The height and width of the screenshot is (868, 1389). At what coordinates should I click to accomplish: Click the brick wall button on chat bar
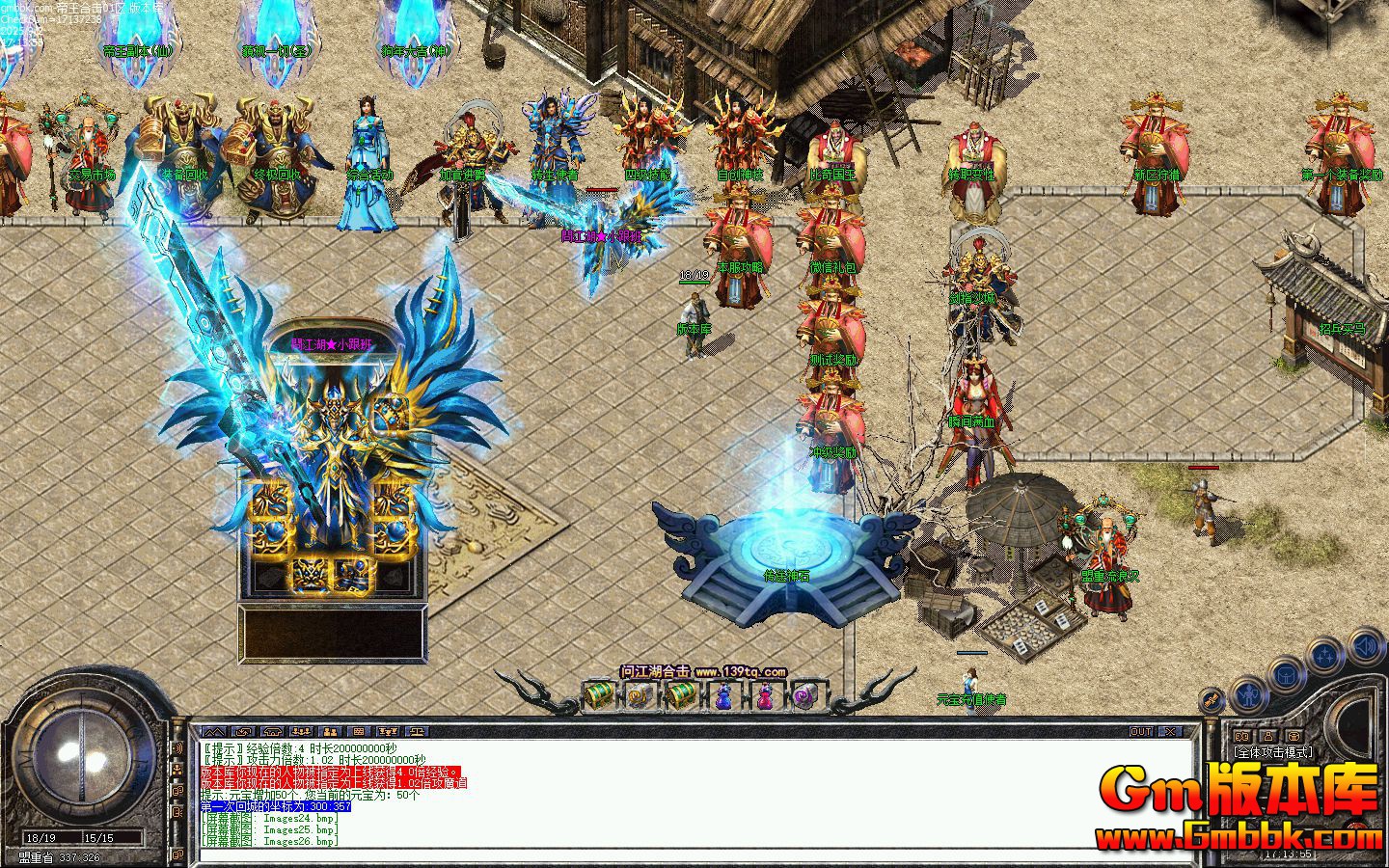coord(358,731)
